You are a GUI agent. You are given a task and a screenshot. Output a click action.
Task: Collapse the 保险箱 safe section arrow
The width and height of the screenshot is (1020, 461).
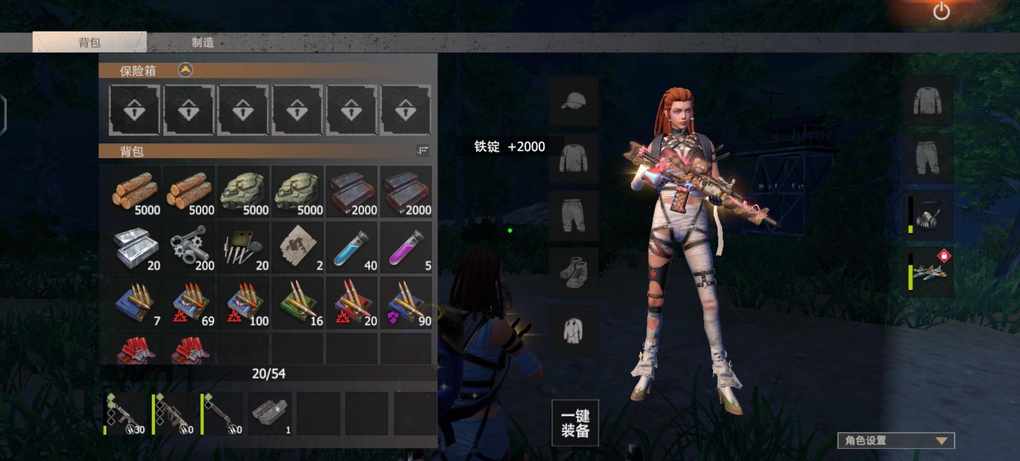coord(185,70)
